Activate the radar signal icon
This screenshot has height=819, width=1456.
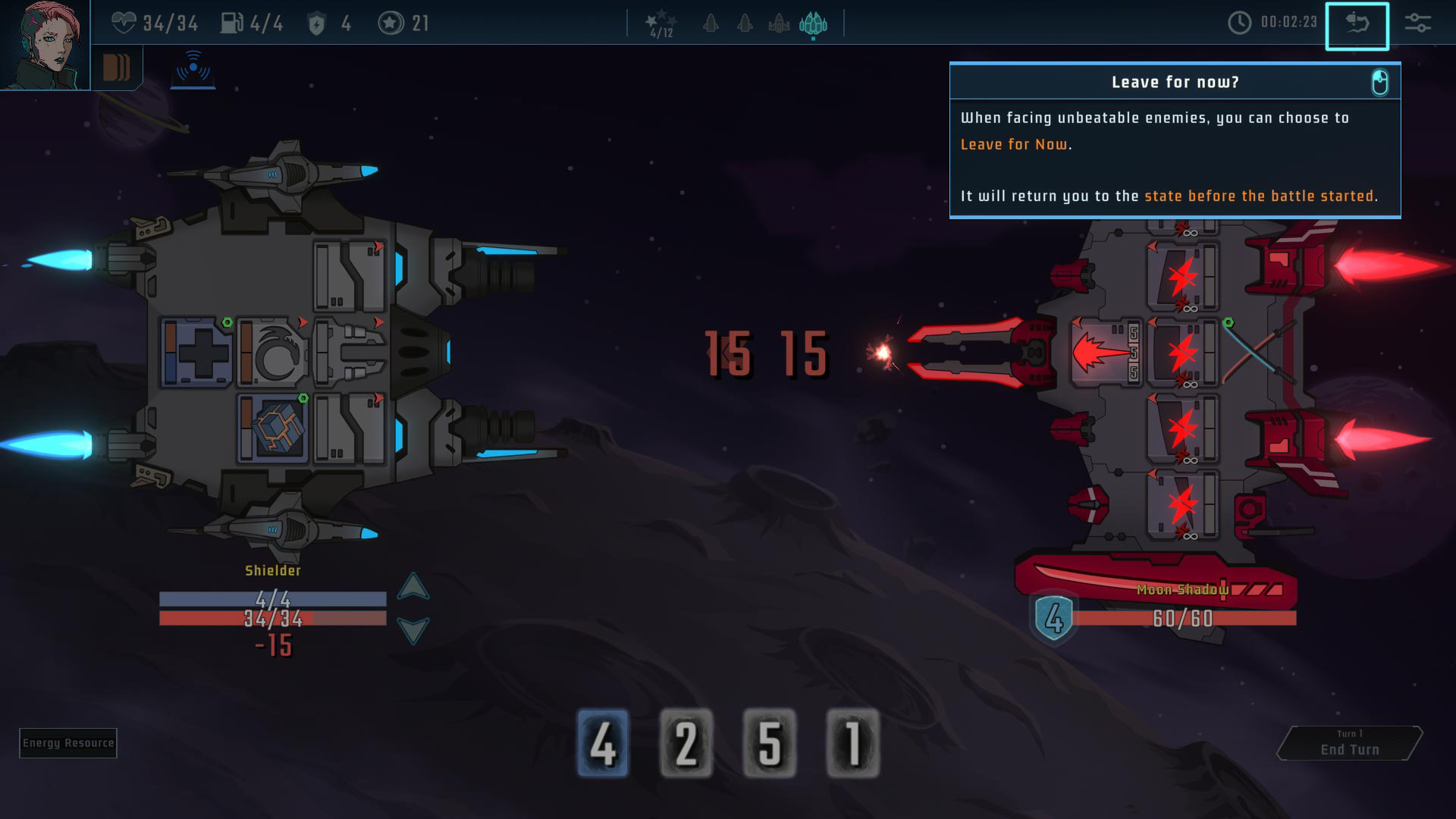click(193, 68)
